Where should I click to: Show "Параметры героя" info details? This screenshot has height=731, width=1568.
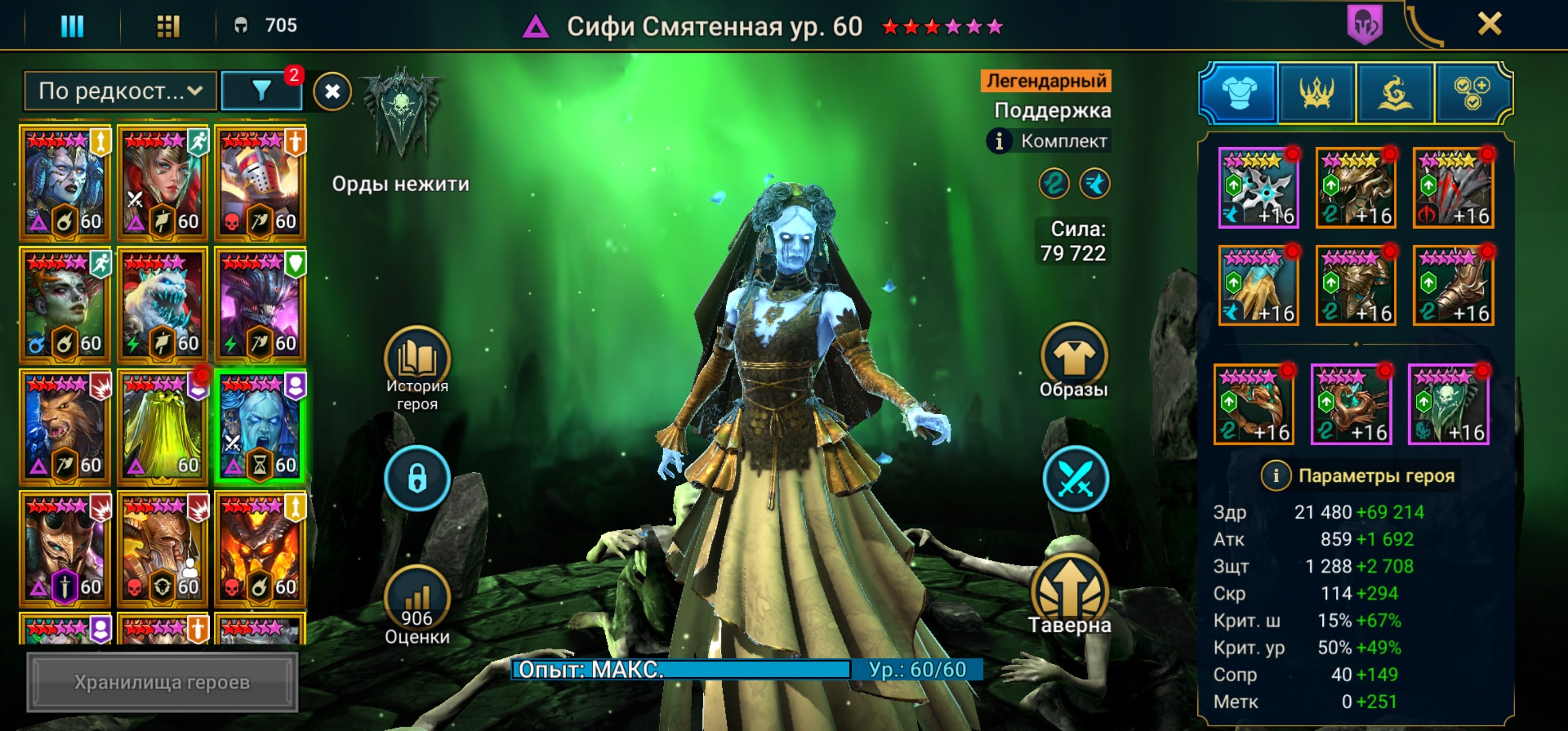(x=1276, y=475)
